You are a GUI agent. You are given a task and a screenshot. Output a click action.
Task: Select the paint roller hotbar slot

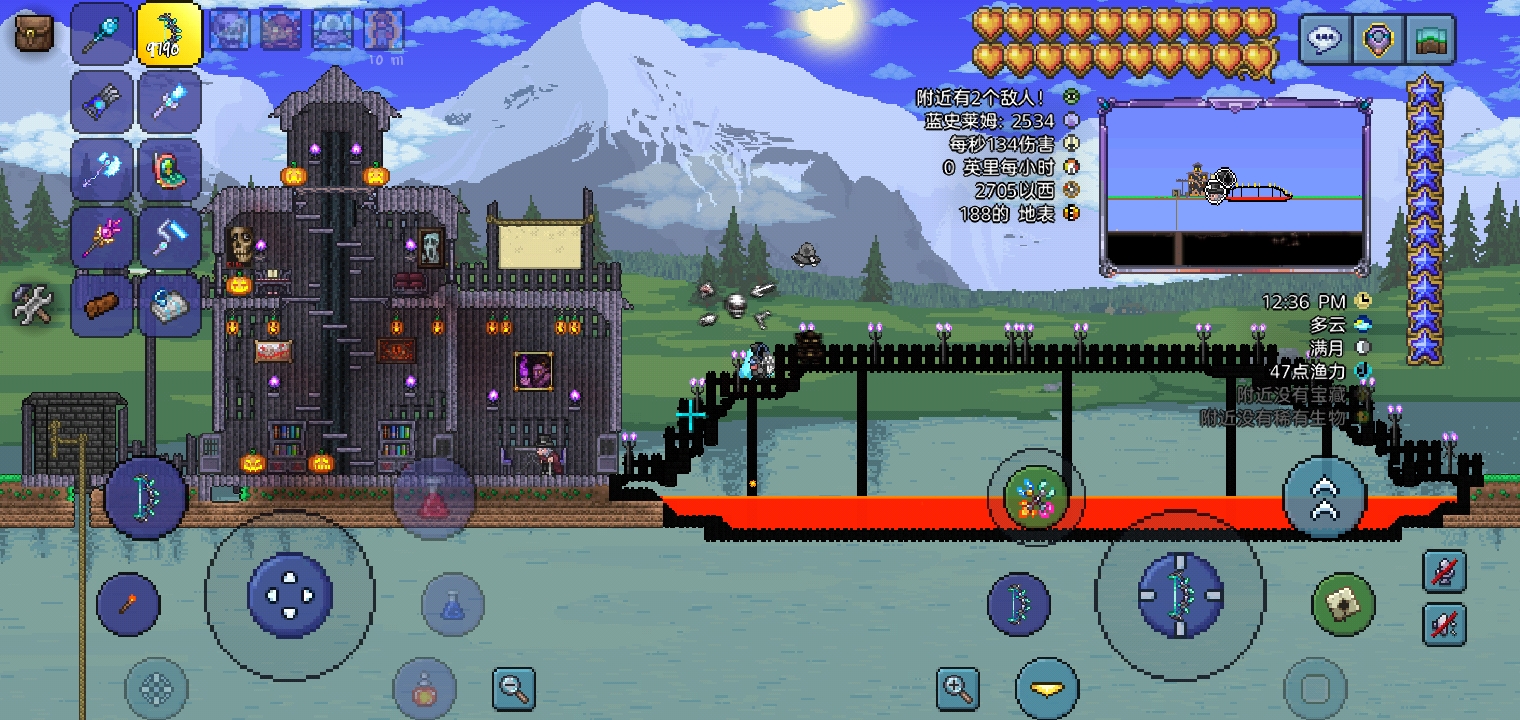click(x=169, y=237)
